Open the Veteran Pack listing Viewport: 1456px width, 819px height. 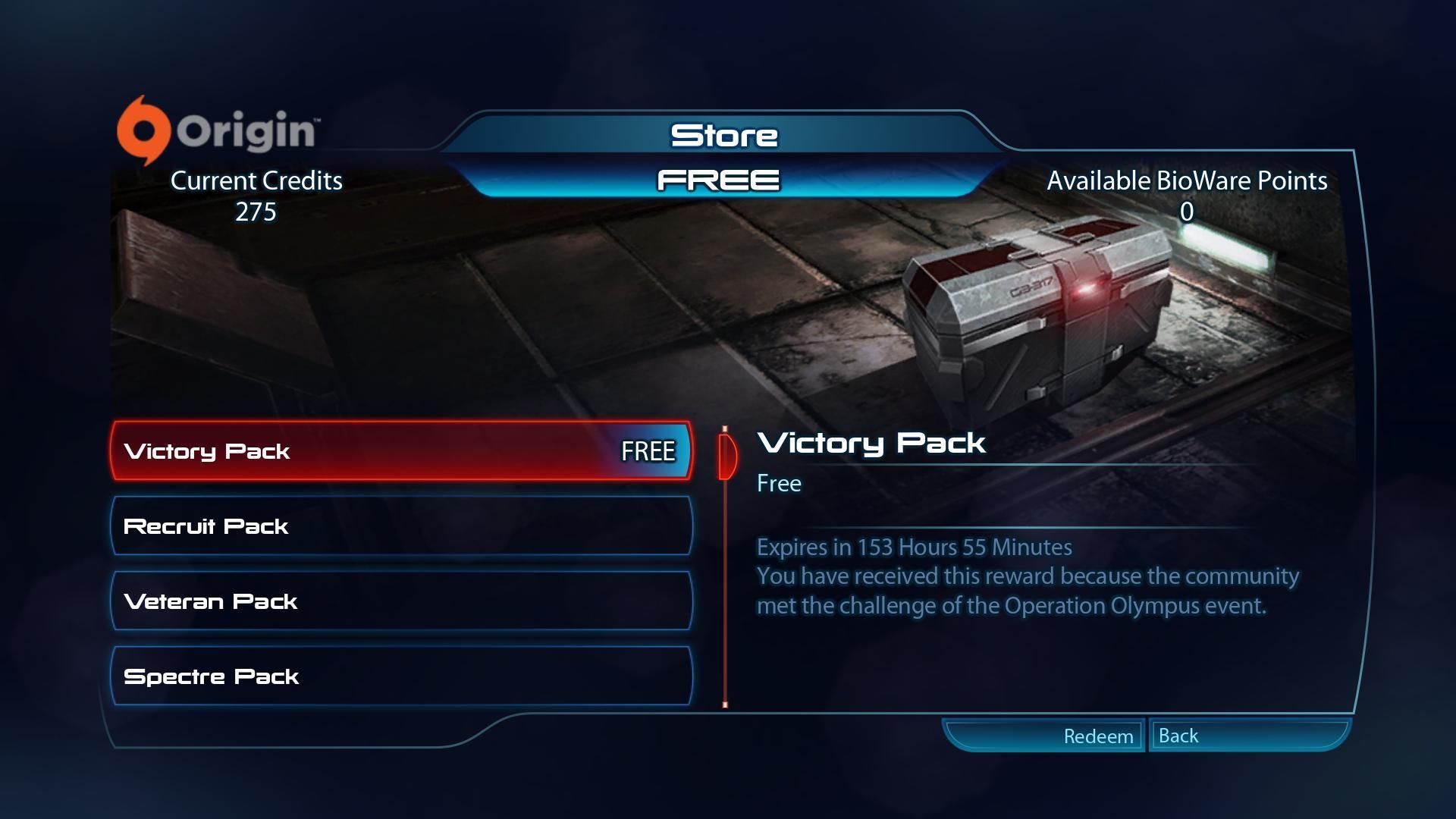[400, 601]
